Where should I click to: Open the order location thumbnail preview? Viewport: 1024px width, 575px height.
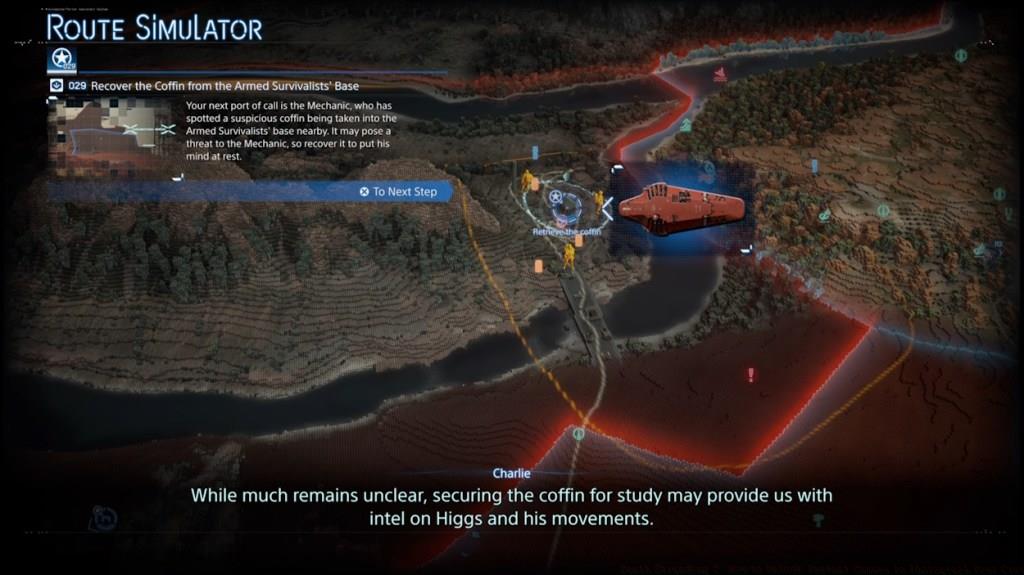112,133
